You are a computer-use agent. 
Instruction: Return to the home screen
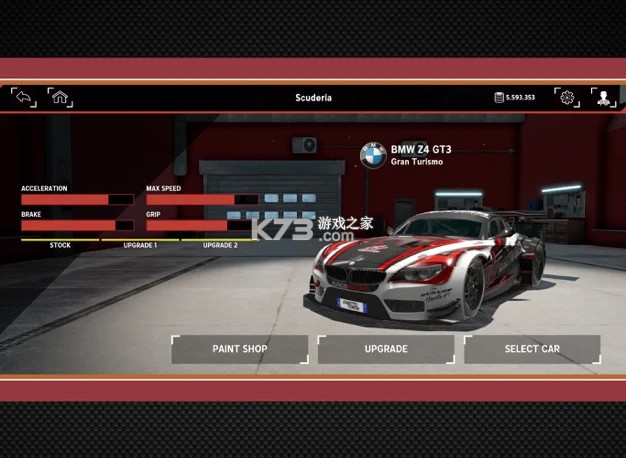[x=60, y=97]
